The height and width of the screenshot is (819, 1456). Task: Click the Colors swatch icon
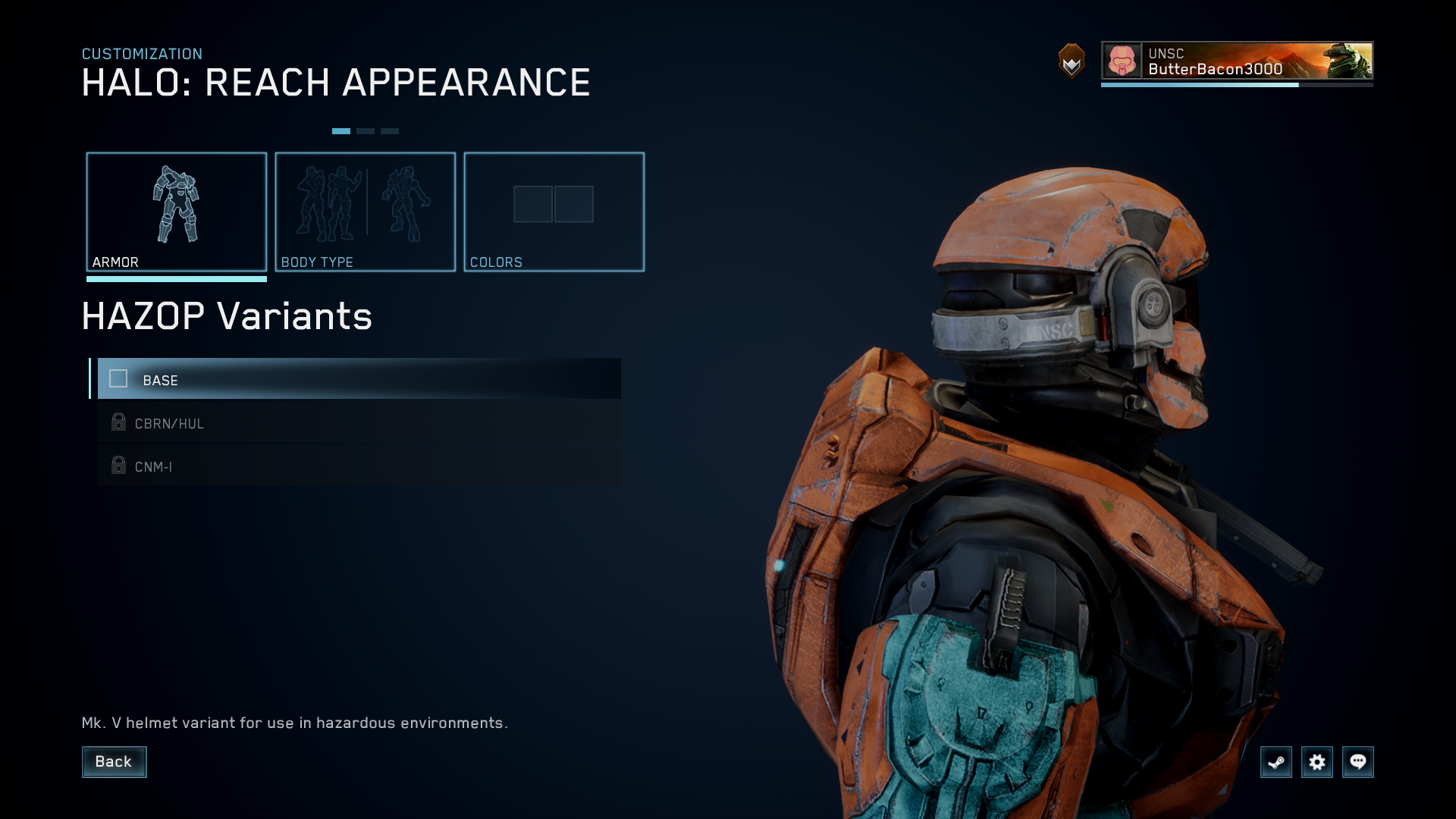tap(554, 204)
